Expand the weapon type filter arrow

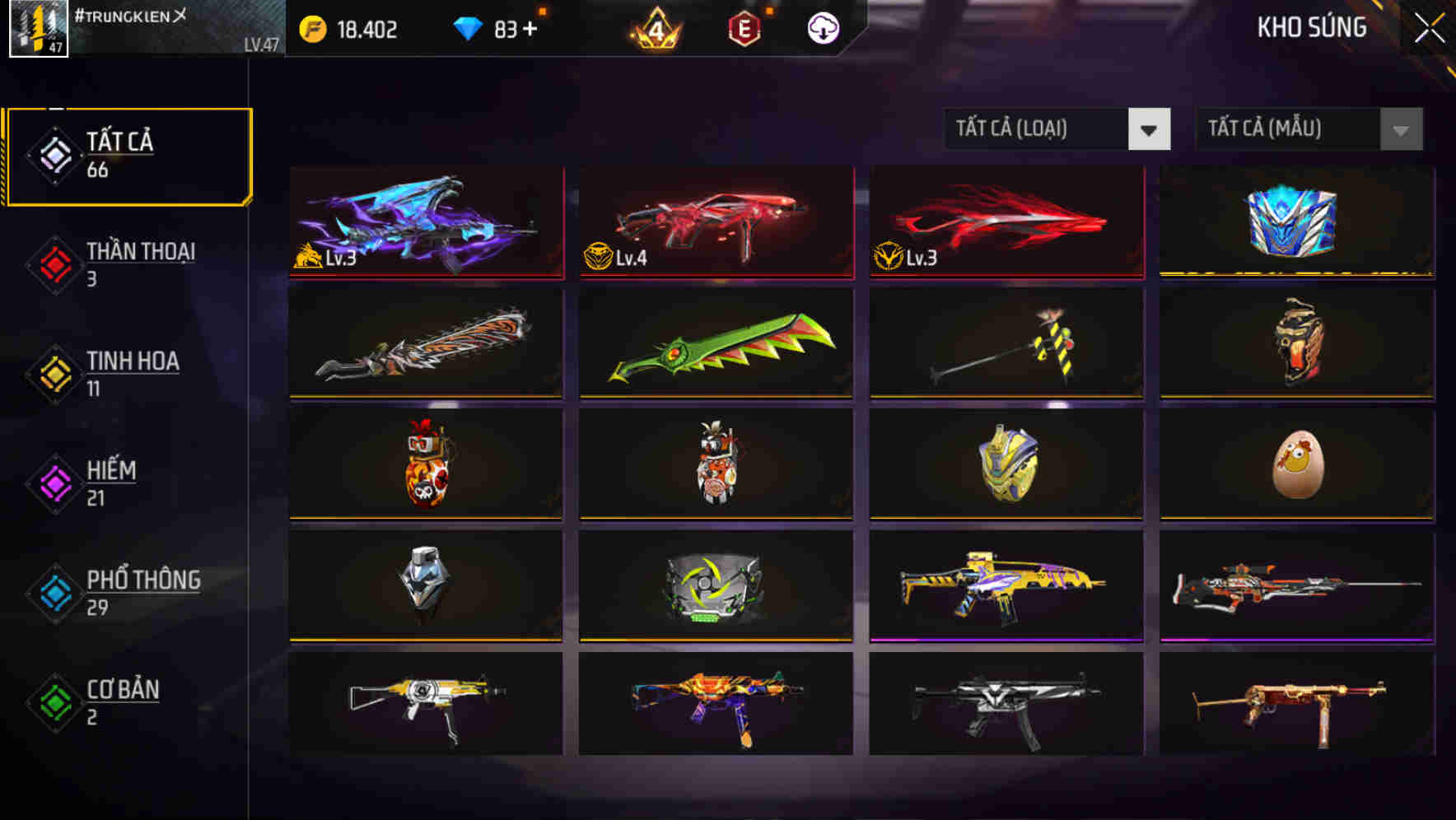(x=1150, y=130)
